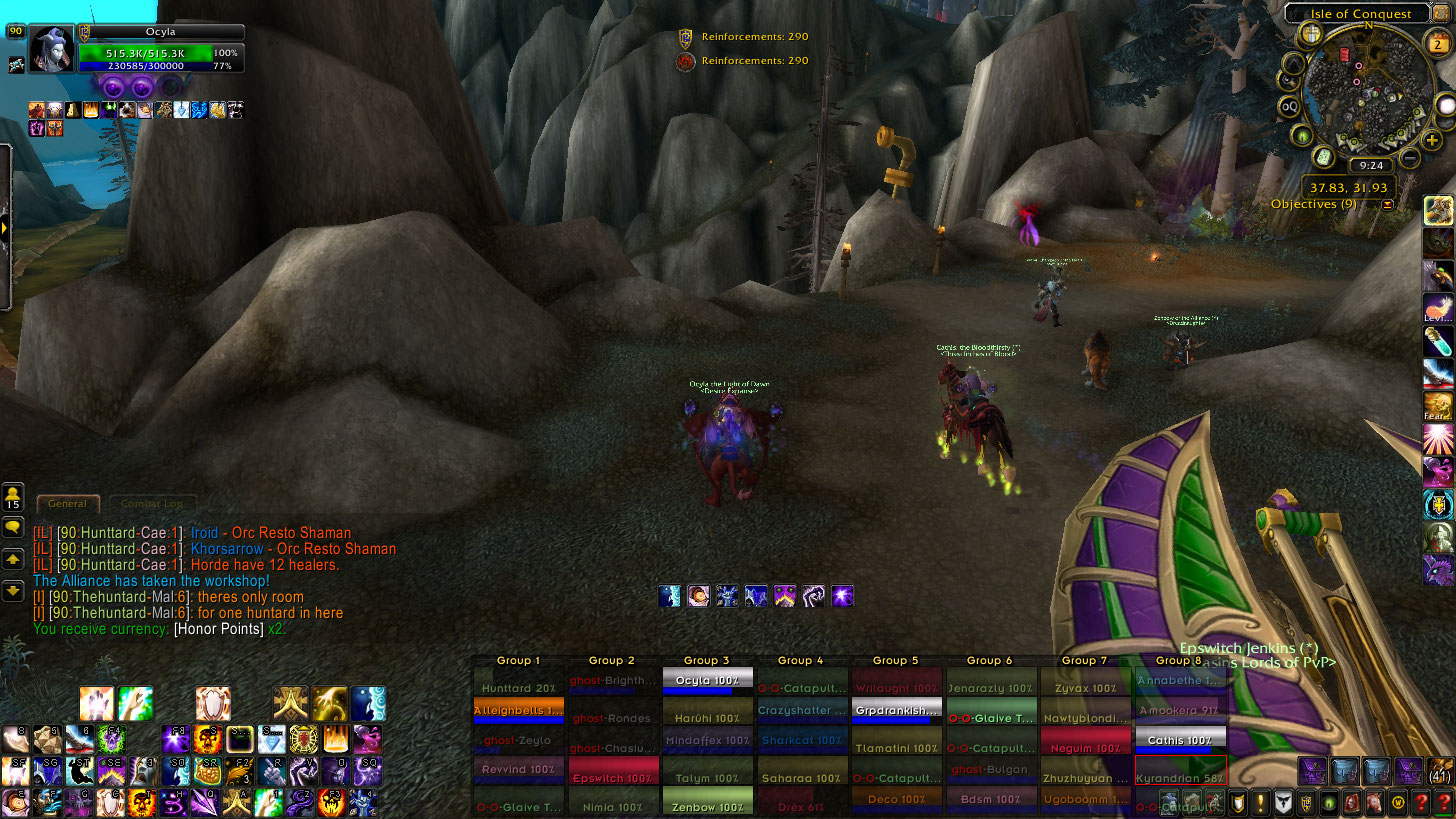Switch to the Combat Log chat tab
The image size is (1456, 819).
point(152,504)
